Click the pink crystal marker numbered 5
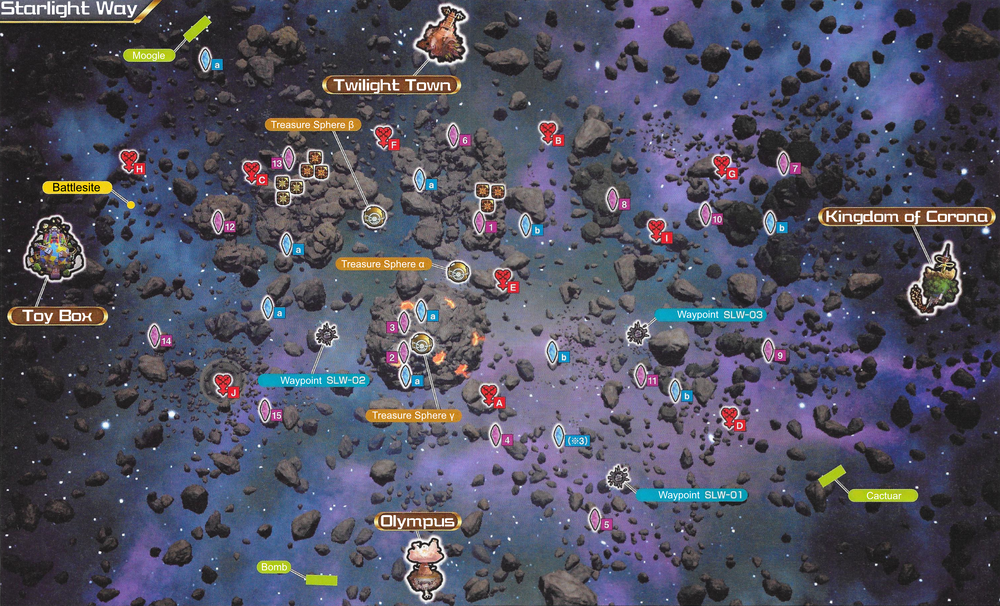Image resolution: width=1000 pixels, height=606 pixels. tap(595, 519)
